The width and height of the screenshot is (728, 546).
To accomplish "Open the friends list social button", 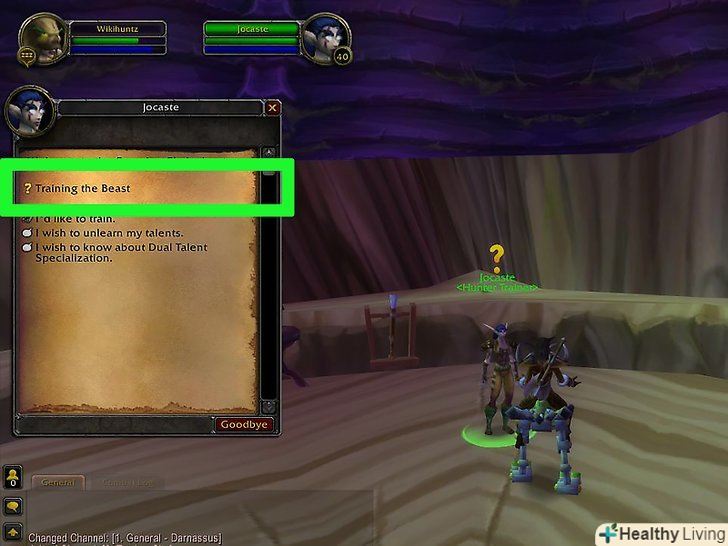I will pos(13,477).
